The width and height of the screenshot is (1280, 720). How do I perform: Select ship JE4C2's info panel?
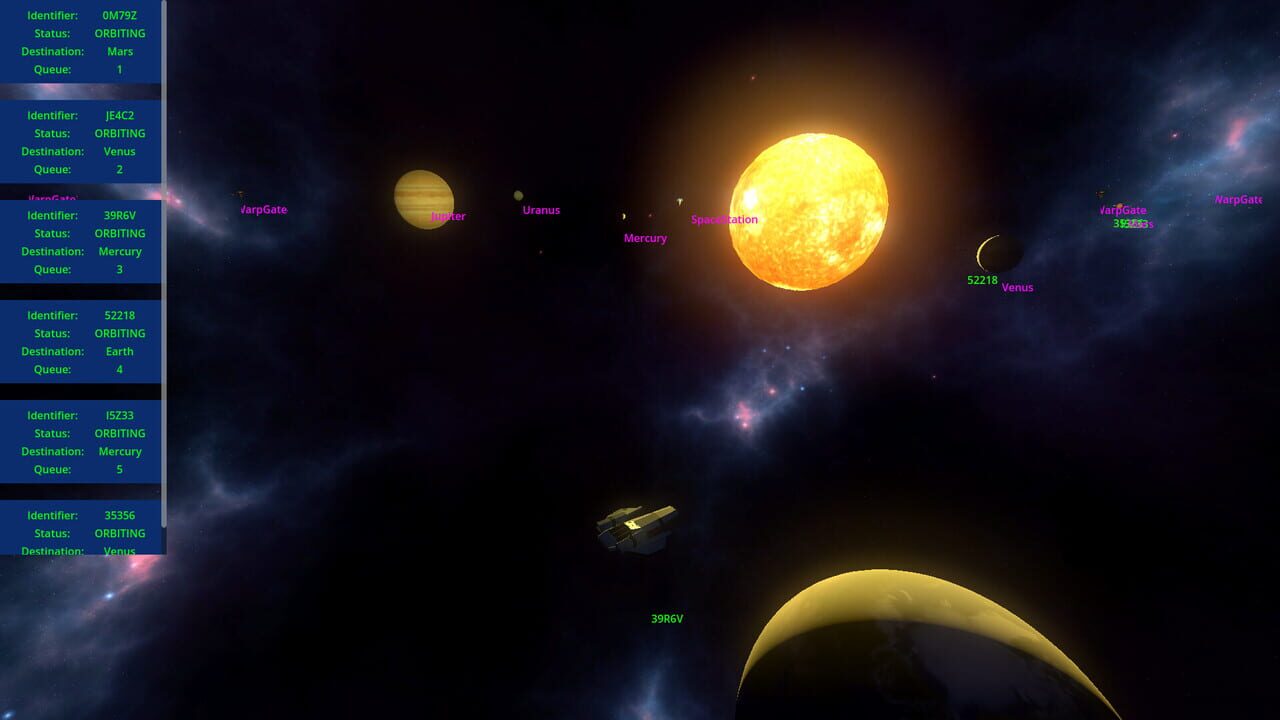pyautogui.click(x=80, y=142)
